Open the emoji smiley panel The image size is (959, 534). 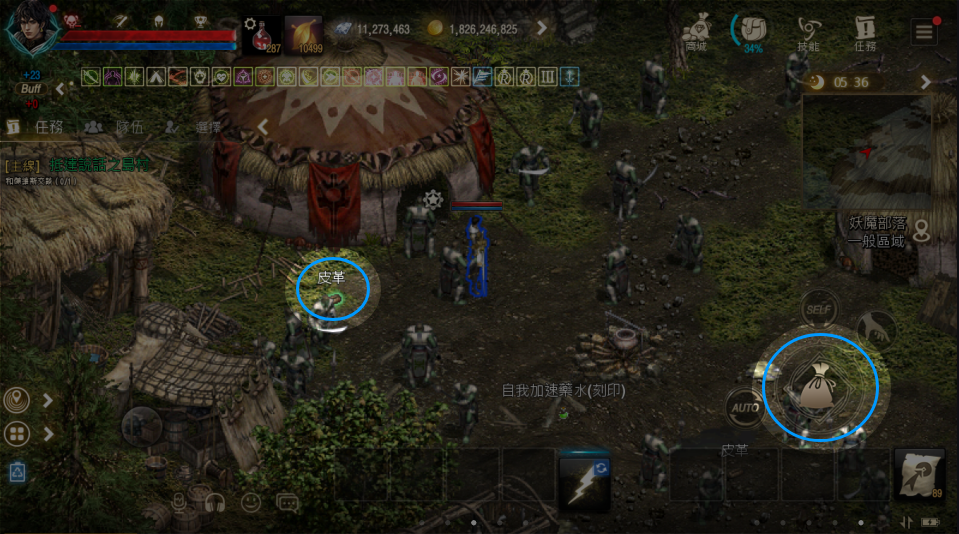point(250,502)
